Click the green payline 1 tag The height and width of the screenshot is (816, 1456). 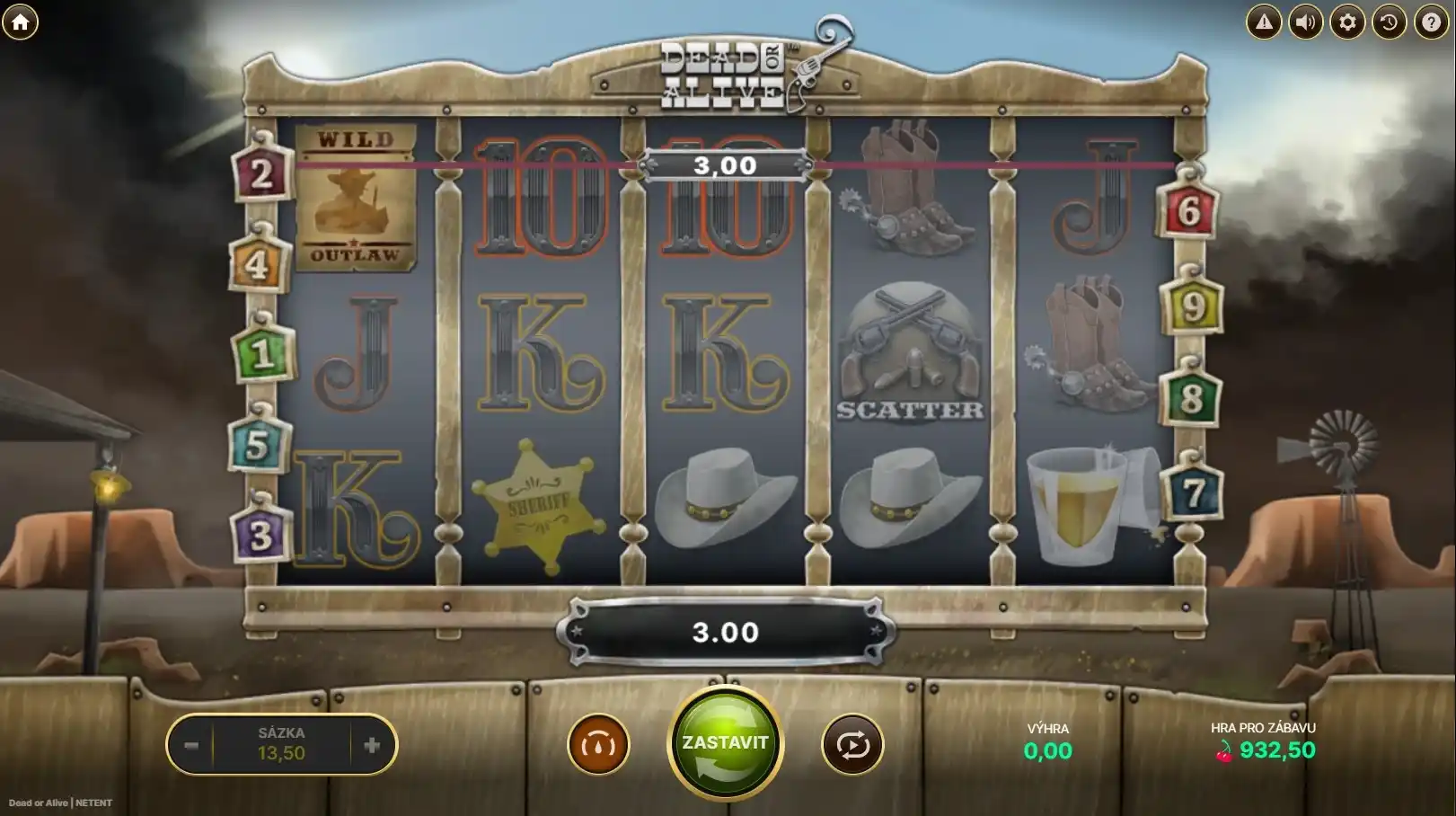pos(261,354)
